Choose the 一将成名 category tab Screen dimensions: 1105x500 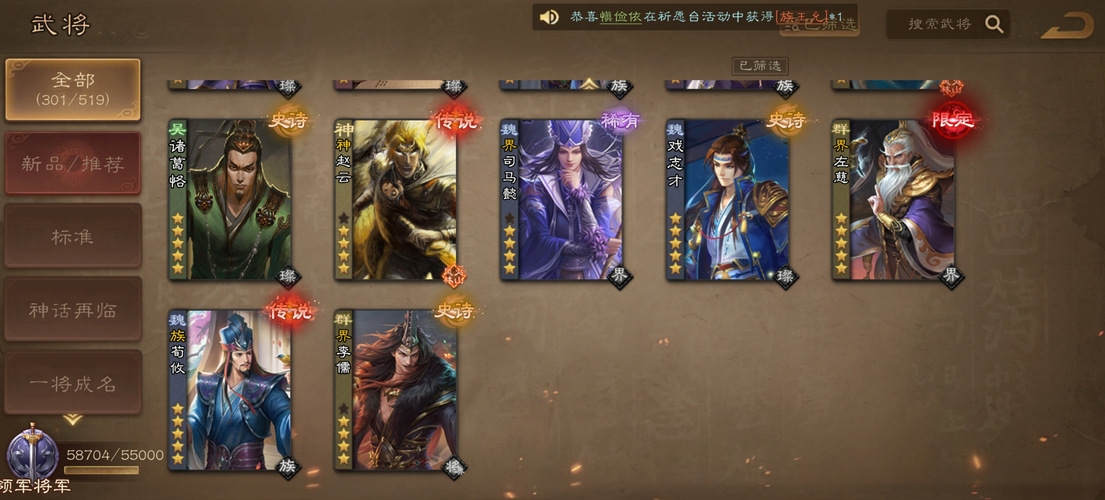pos(72,383)
